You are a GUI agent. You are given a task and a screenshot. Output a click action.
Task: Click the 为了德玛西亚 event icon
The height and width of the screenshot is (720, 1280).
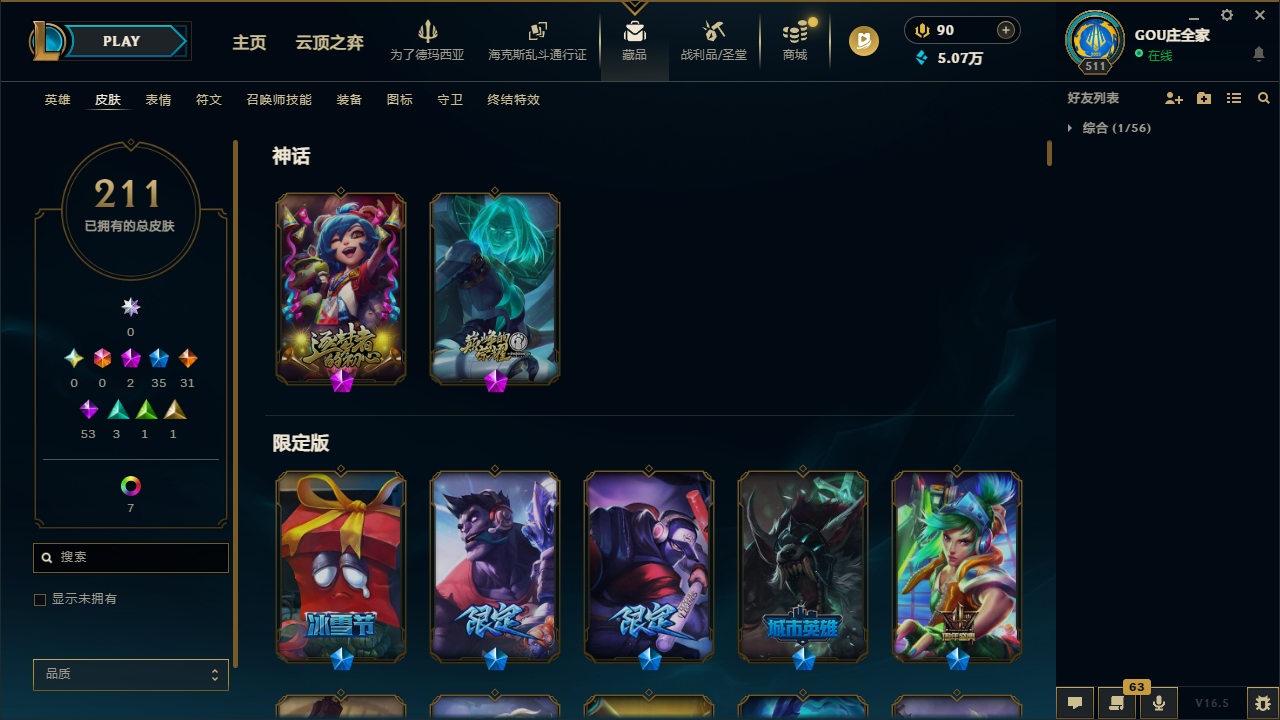(x=427, y=40)
